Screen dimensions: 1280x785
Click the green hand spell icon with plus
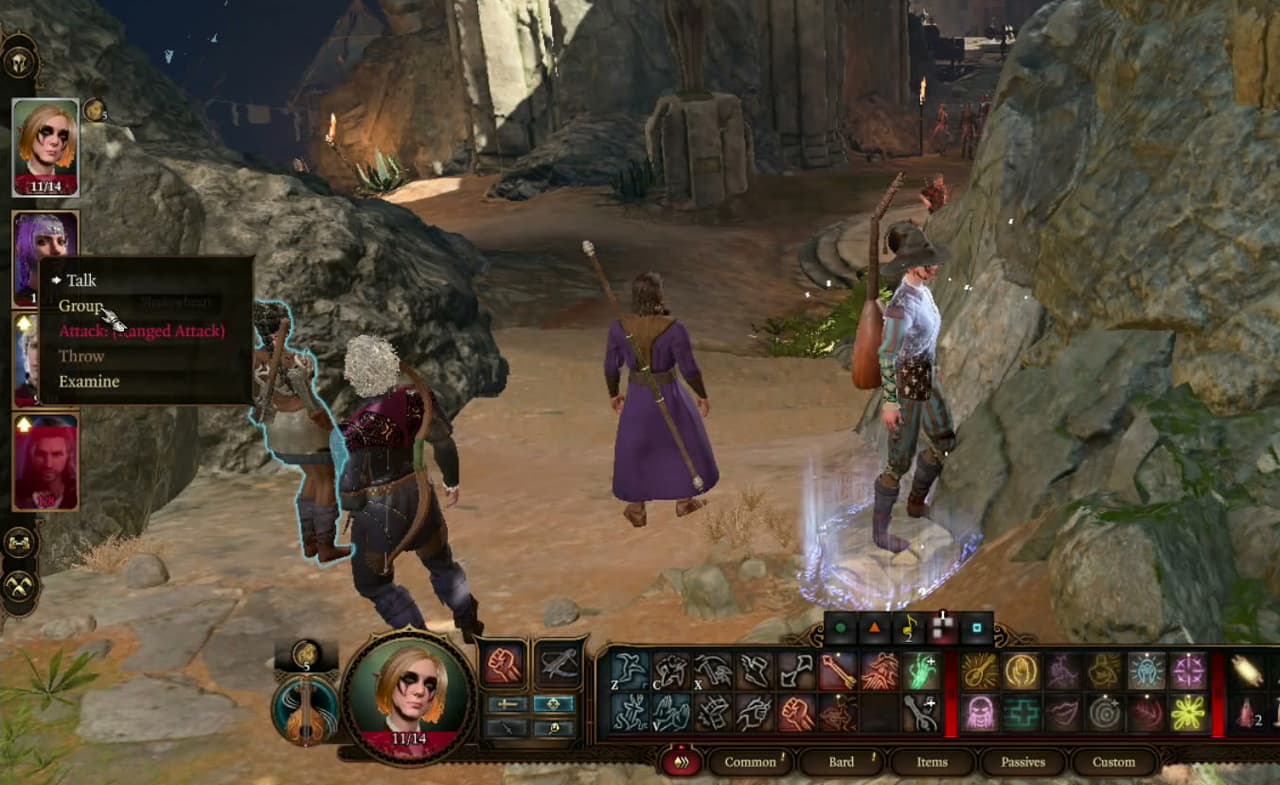pos(920,668)
